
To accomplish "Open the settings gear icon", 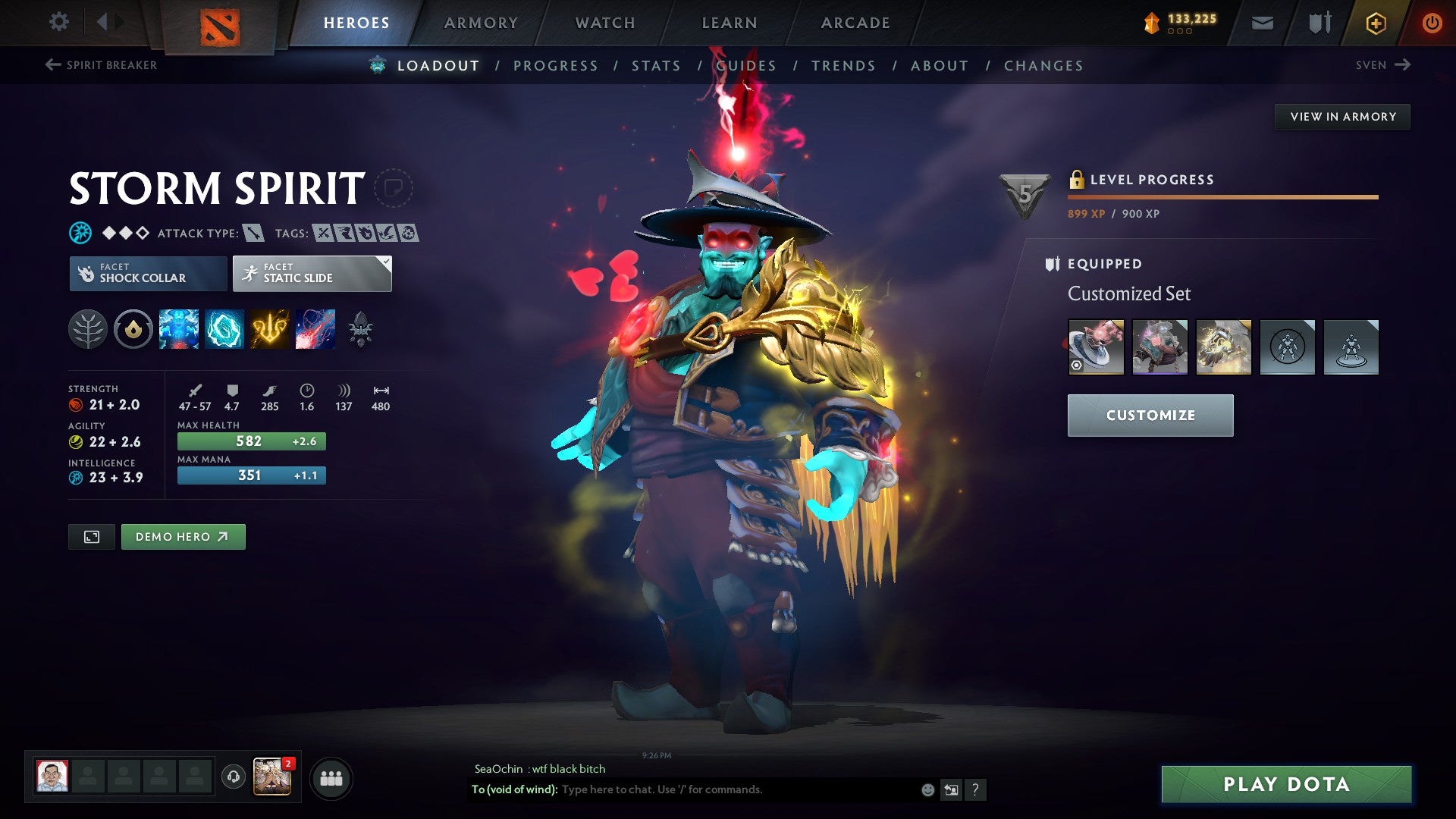I will tap(58, 22).
